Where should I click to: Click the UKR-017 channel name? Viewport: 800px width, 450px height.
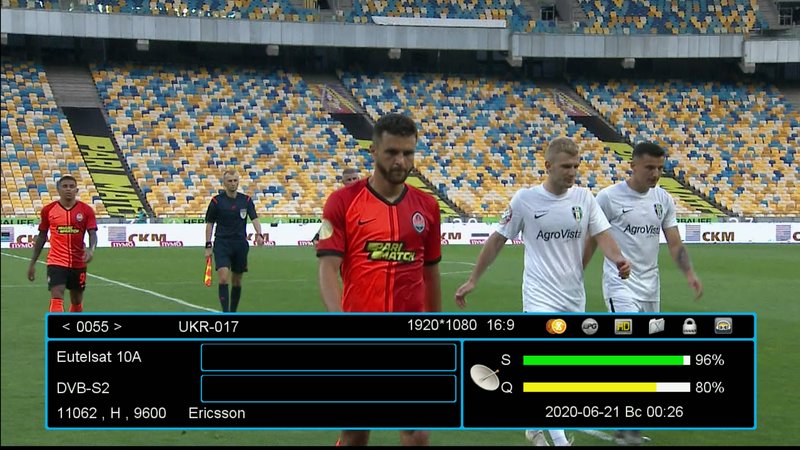click(x=208, y=326)
